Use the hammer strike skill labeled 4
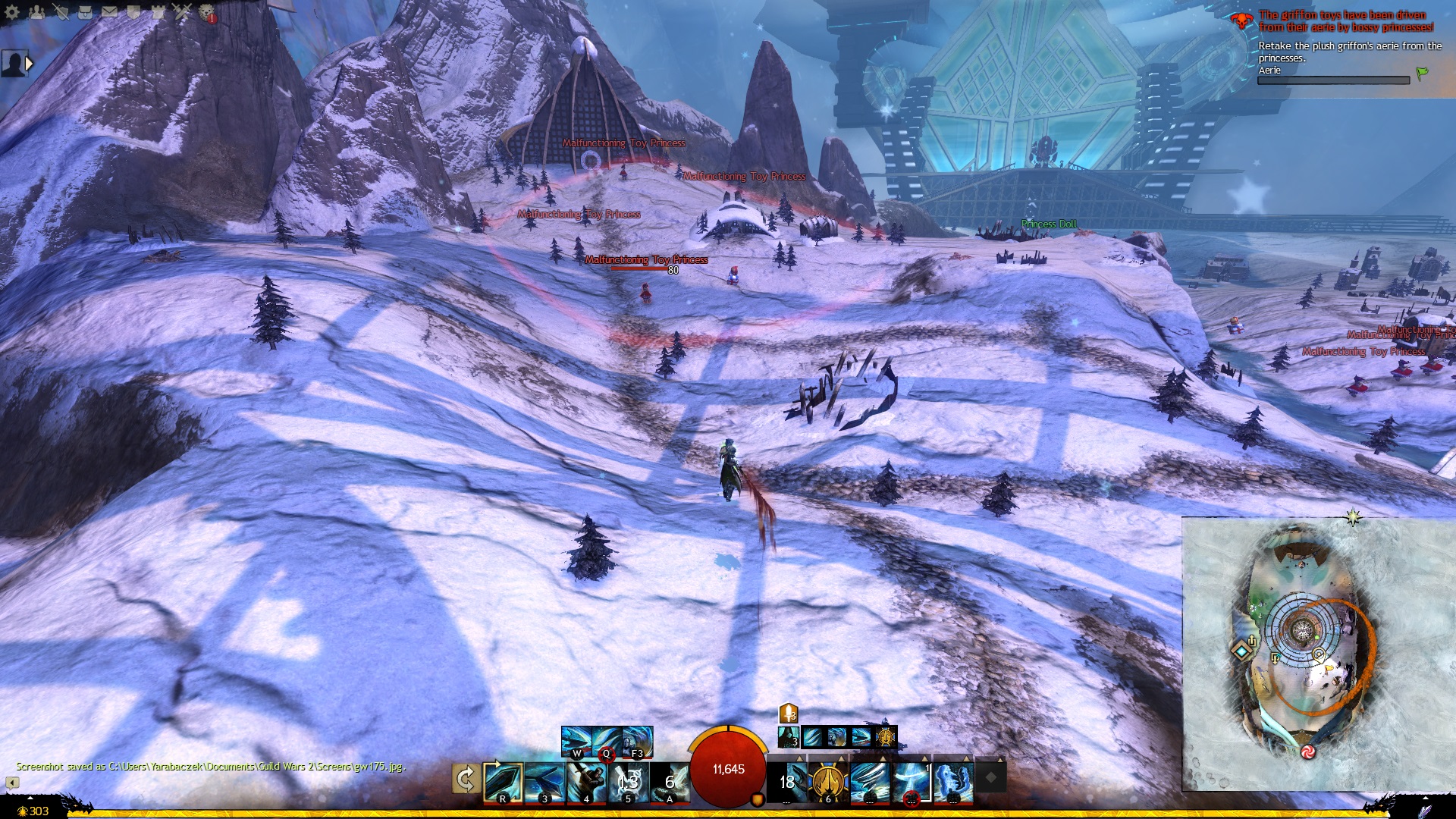The height and width of the screenshot is (819, 1456). (586, 783)
